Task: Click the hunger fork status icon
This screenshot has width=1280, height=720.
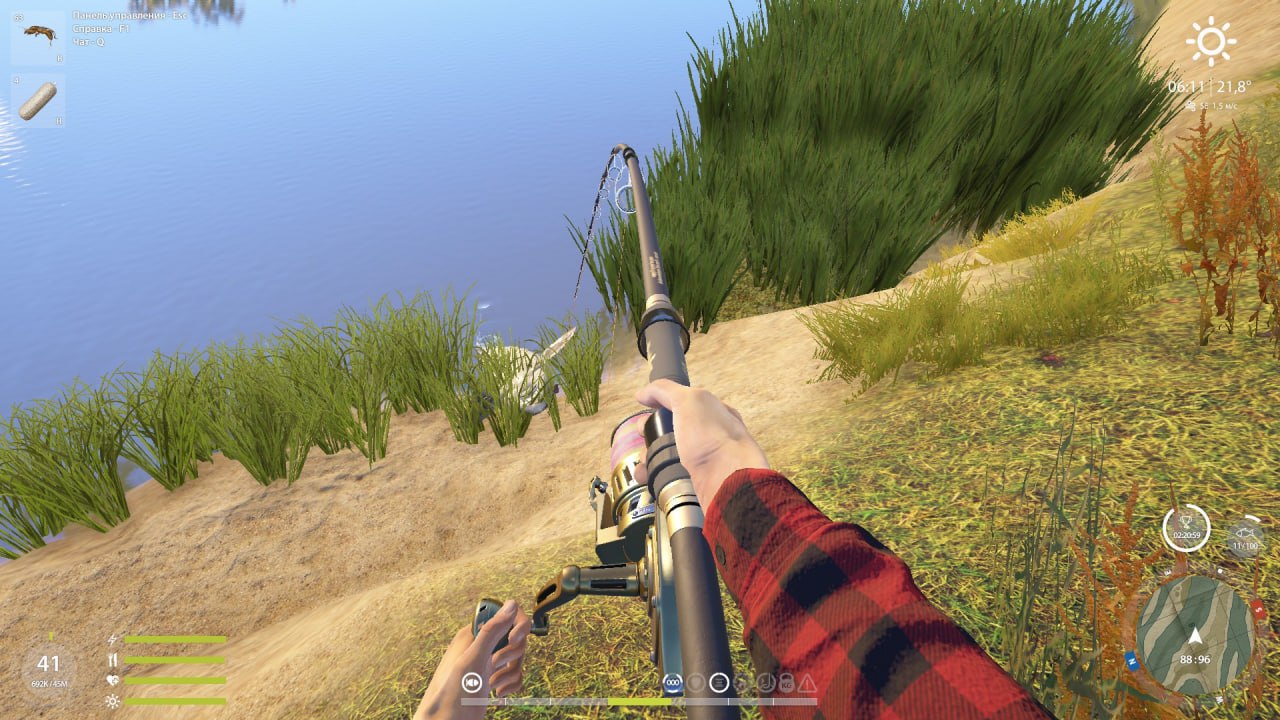Action: [x=113, y=660]
